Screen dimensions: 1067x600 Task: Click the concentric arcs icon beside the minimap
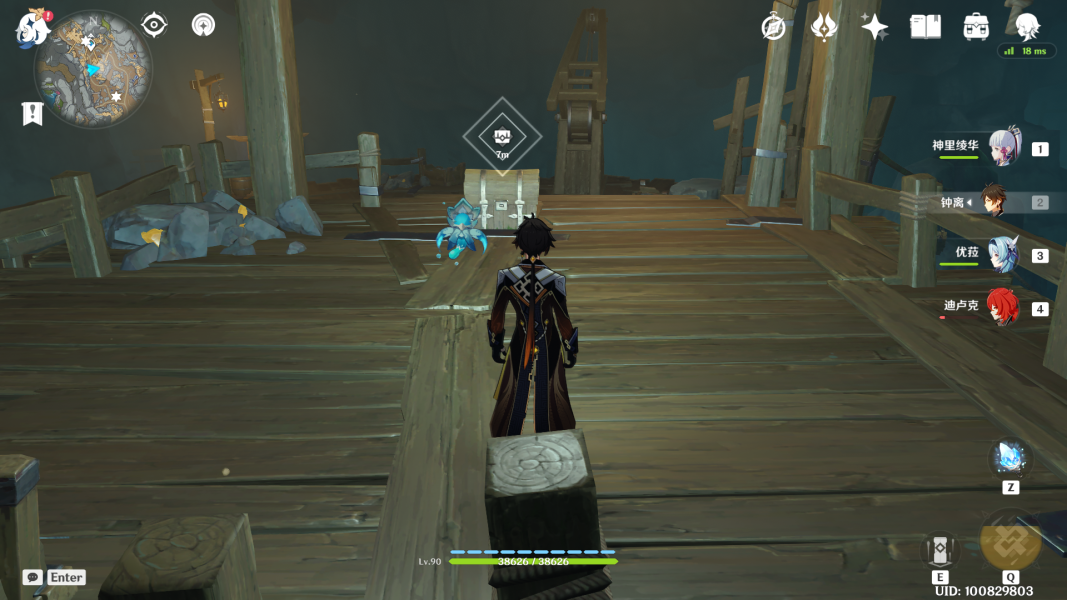tap(204, 25)
